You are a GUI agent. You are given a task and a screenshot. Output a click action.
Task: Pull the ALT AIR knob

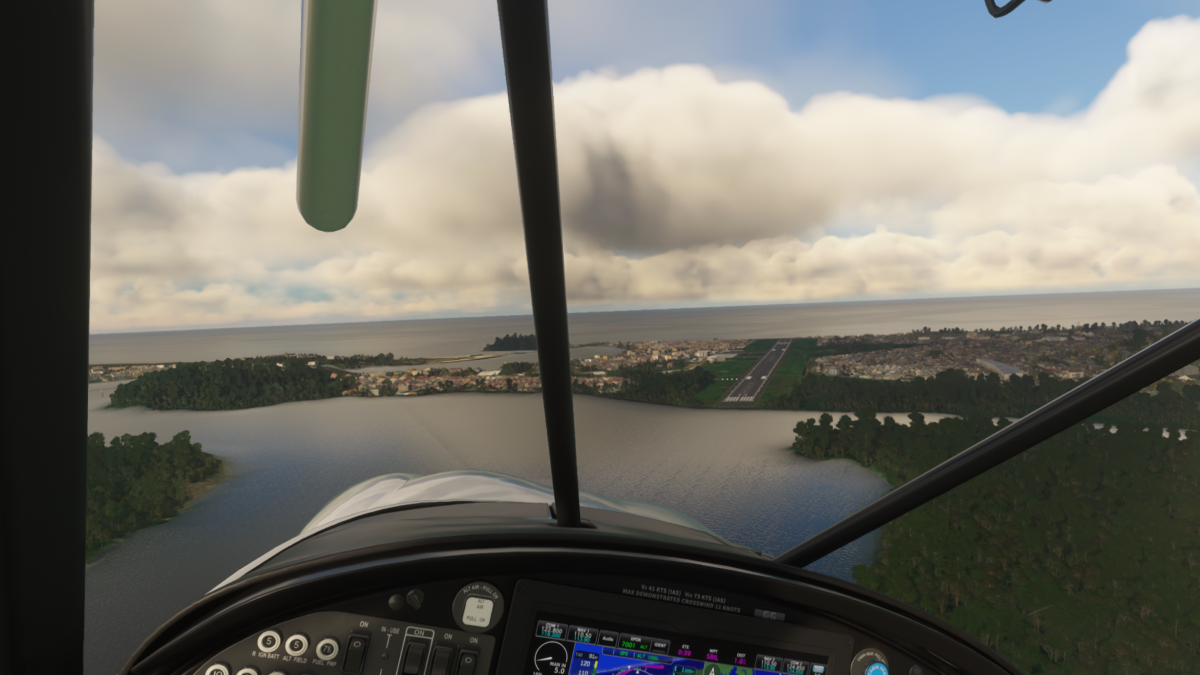click(x=477, y=607)
